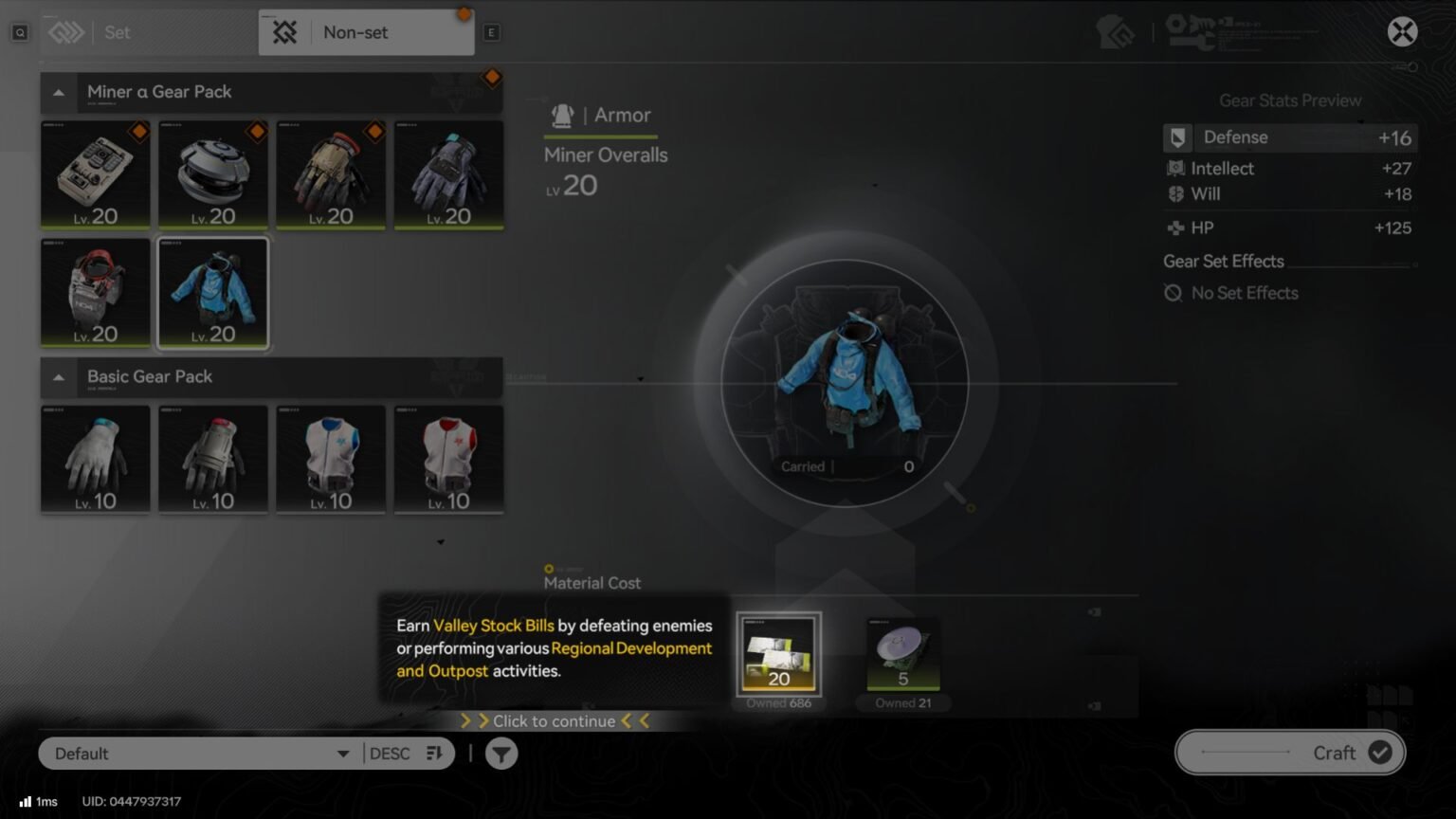The image size is (1456, 819).
Task: Click the Will stat icon
Action: coord(1175,193)
